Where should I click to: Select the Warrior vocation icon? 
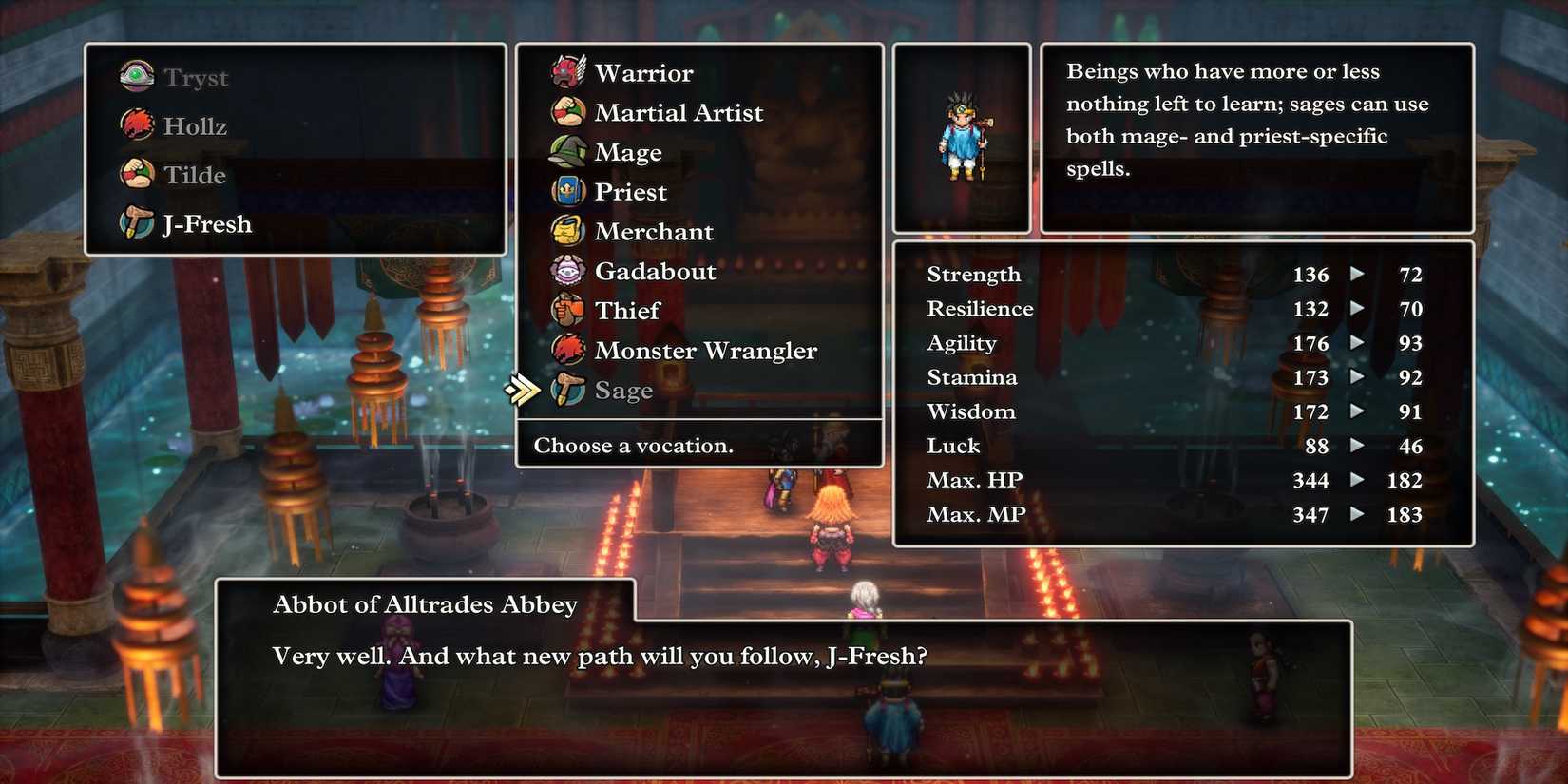pyautogui.click(x=567, y=72)
